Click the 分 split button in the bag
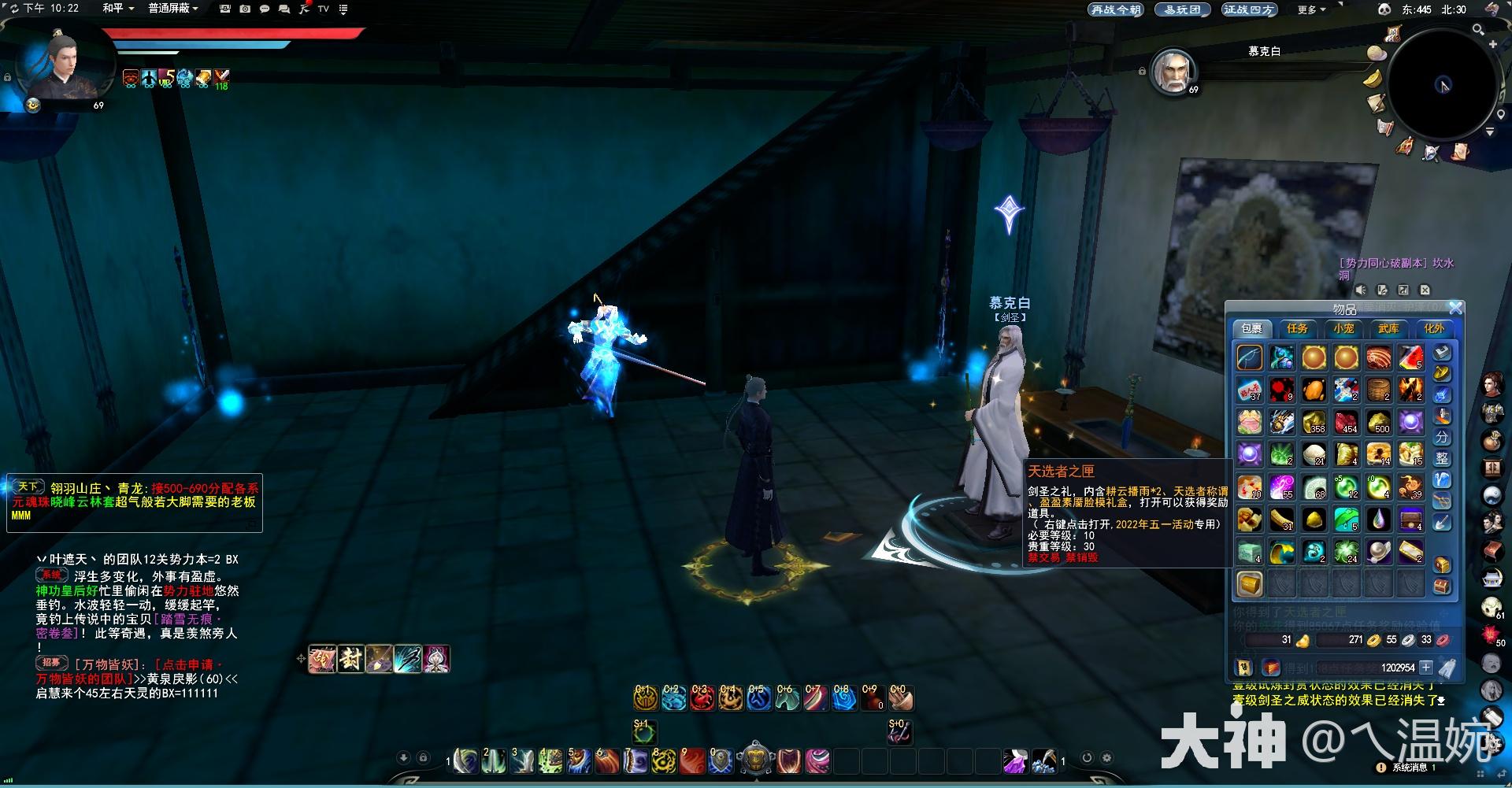Image resolution: width=1512 pixels, height=788 pixels. point(1443,437)
